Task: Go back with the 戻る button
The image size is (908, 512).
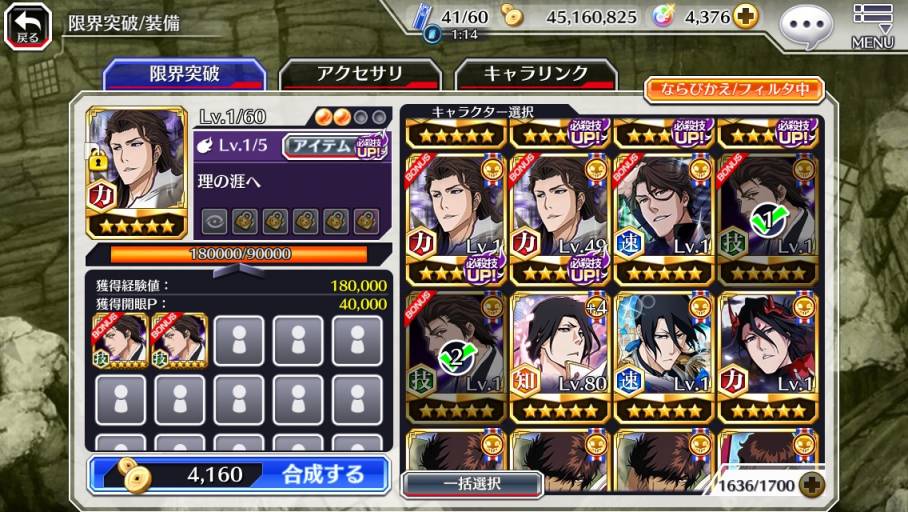Action: click(27, 25)
